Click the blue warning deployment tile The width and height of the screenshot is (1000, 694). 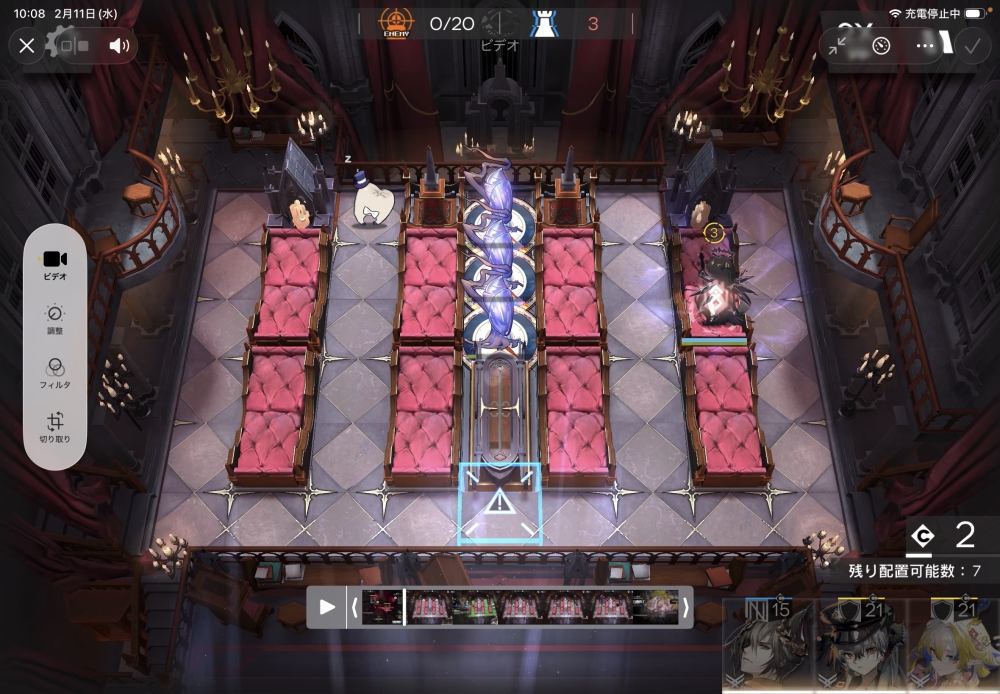pos(499,504)
